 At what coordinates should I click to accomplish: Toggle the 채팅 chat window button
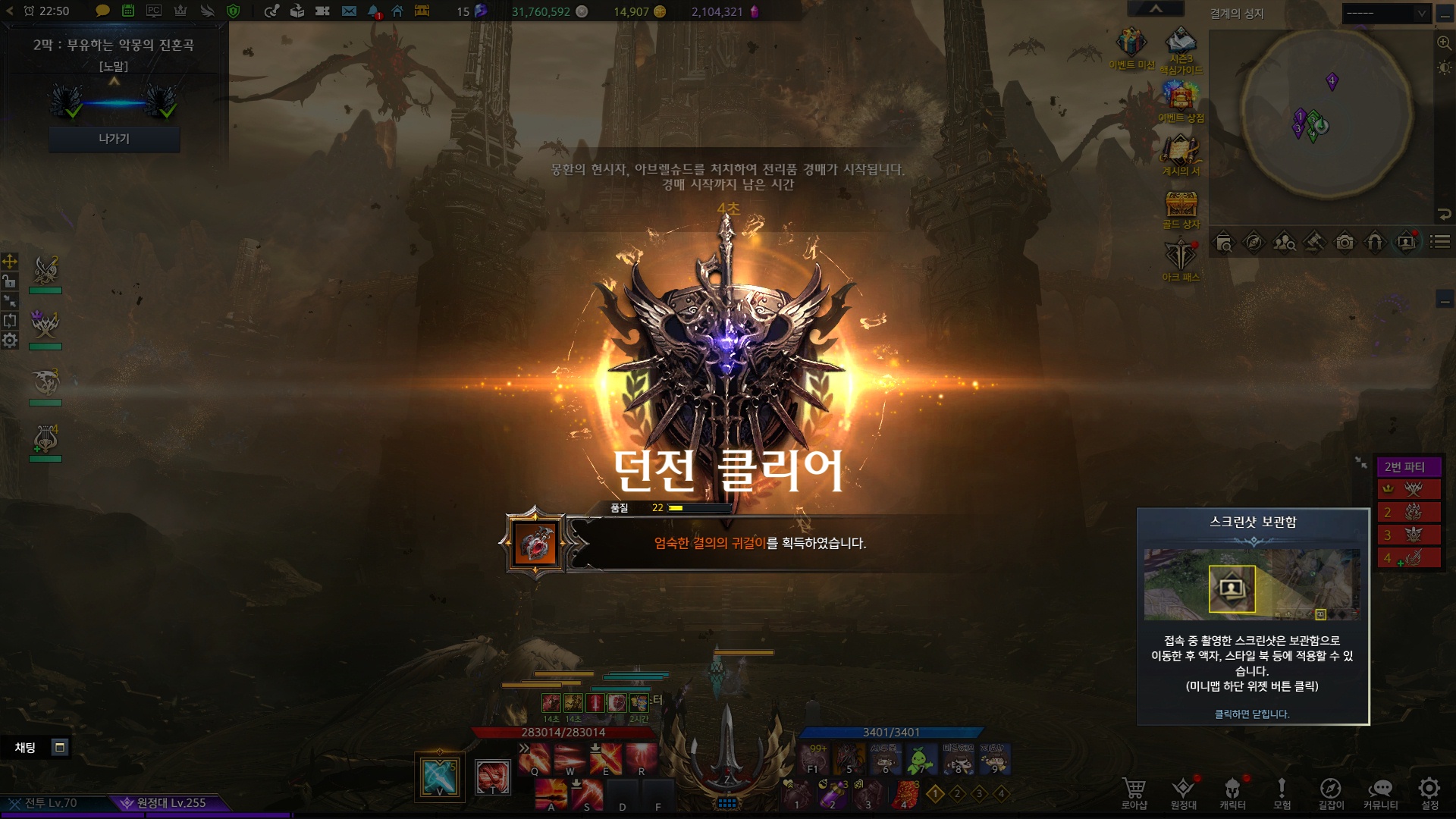pos(60,748)
